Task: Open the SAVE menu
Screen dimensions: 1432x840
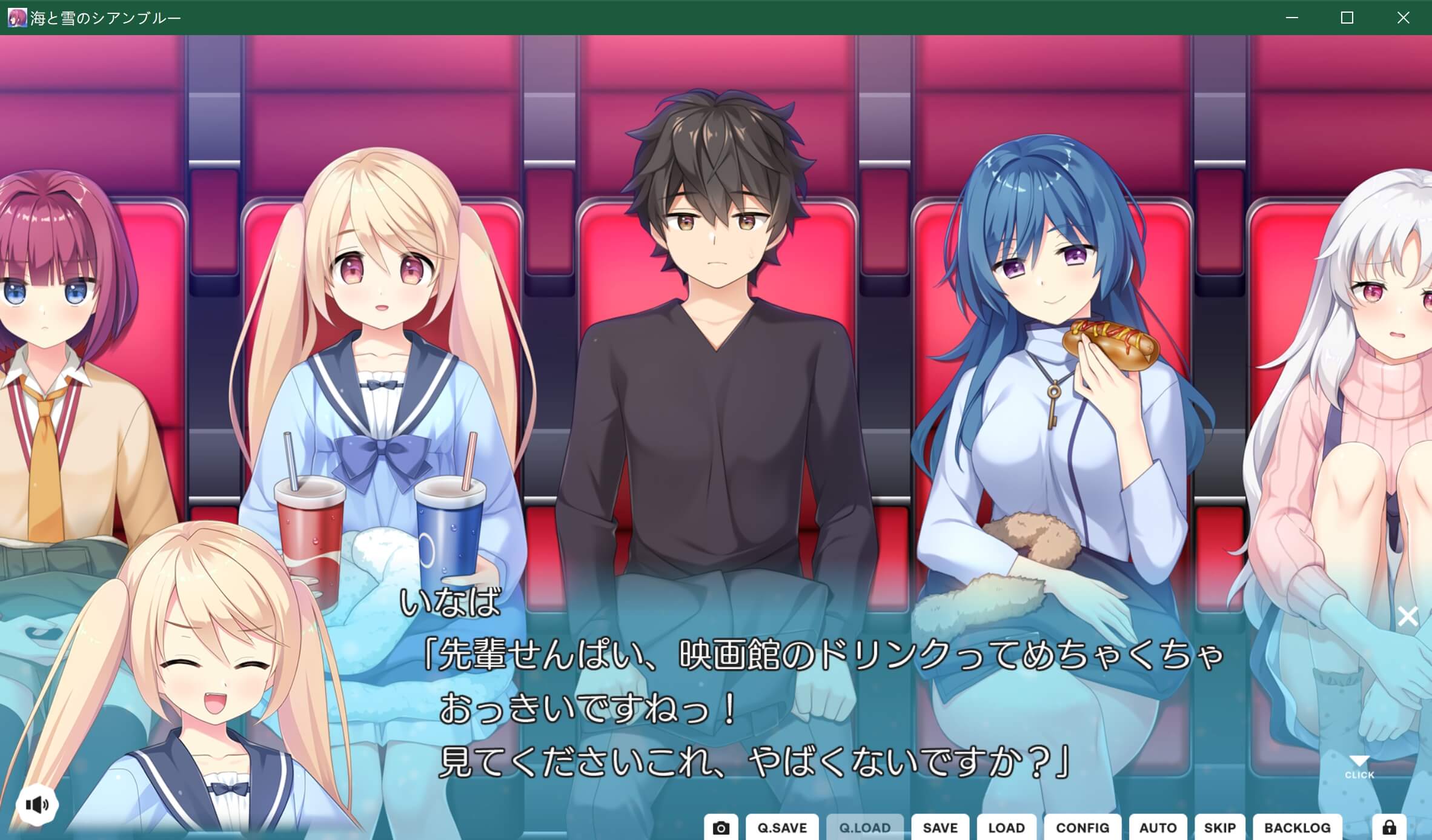Action: (941, 827)
